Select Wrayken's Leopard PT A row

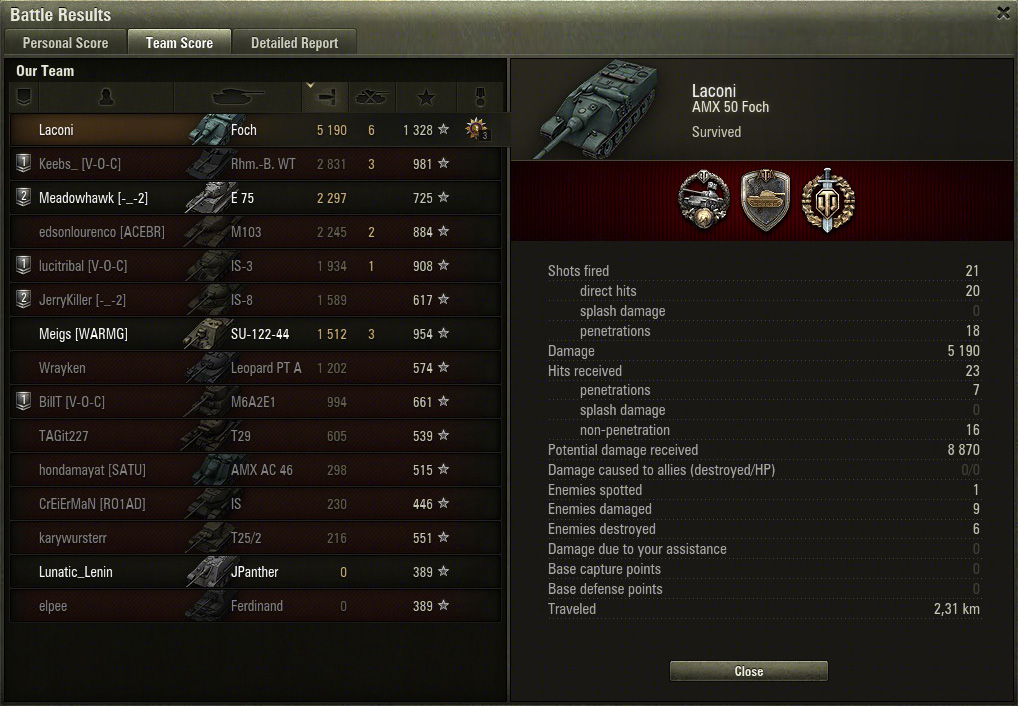click(255, 368)
